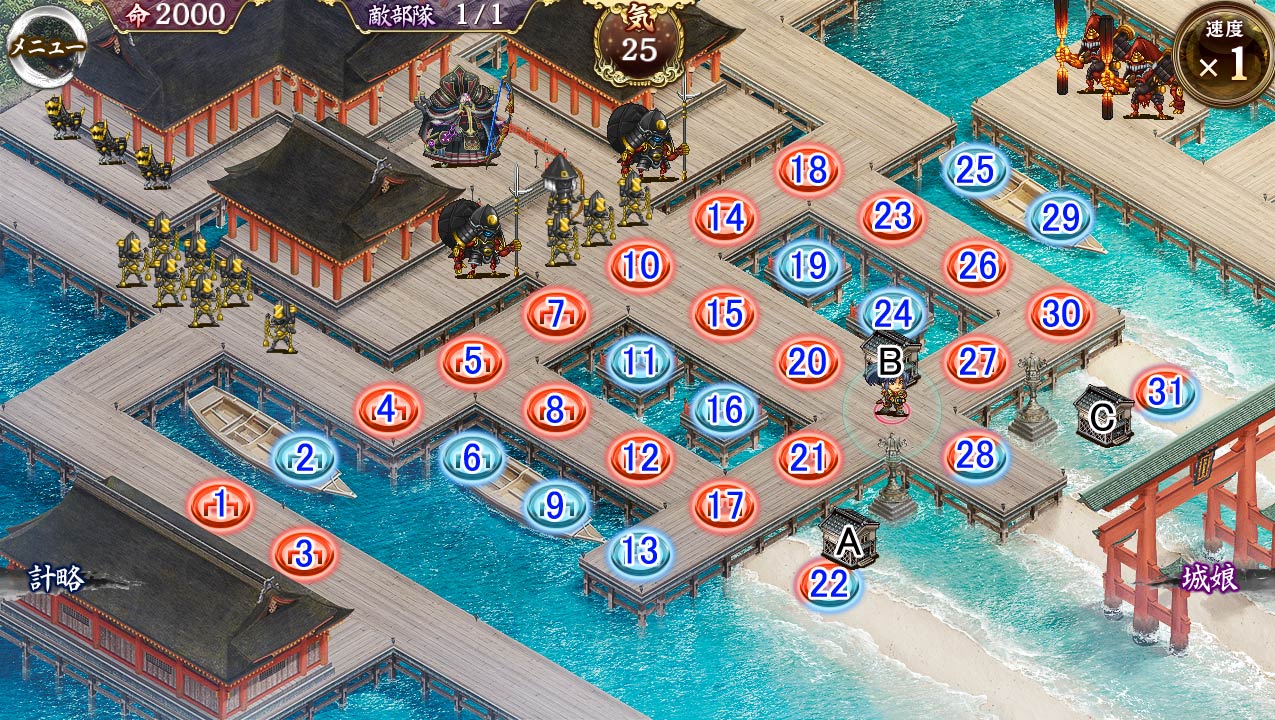
Task: Select blue placement tile 13
Action: [640, 551]
